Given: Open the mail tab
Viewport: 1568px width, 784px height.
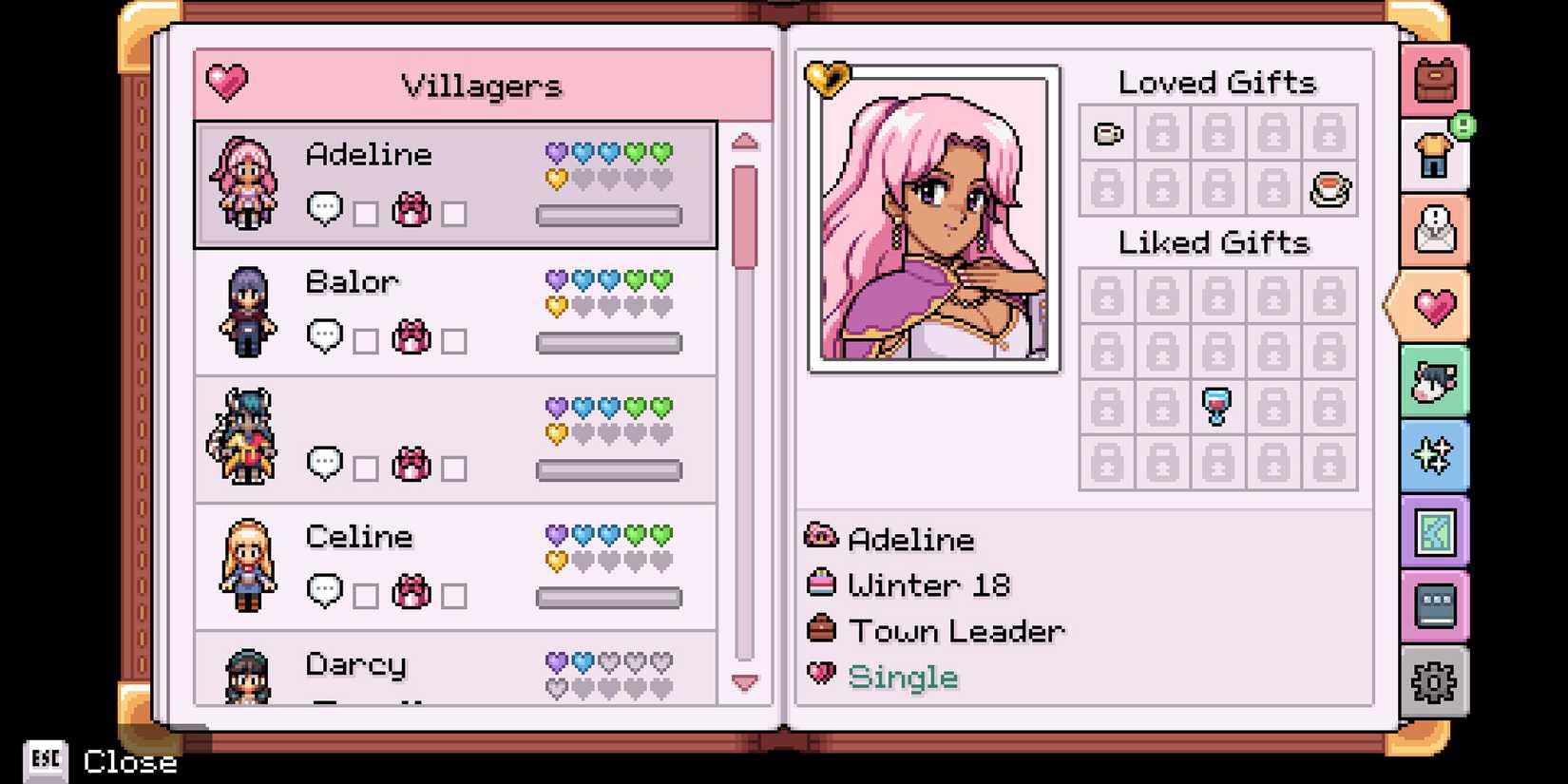Looking at the screenshot, I should pyautogui.click(x=1435, y=230).
